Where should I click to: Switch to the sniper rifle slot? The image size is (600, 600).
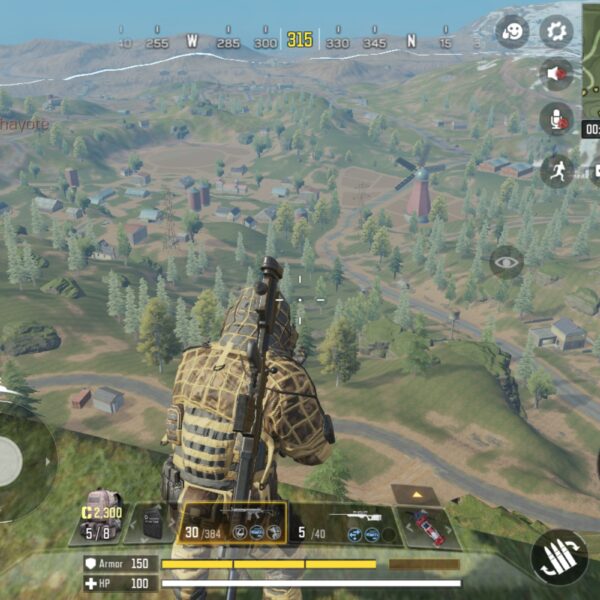(343, 522)
